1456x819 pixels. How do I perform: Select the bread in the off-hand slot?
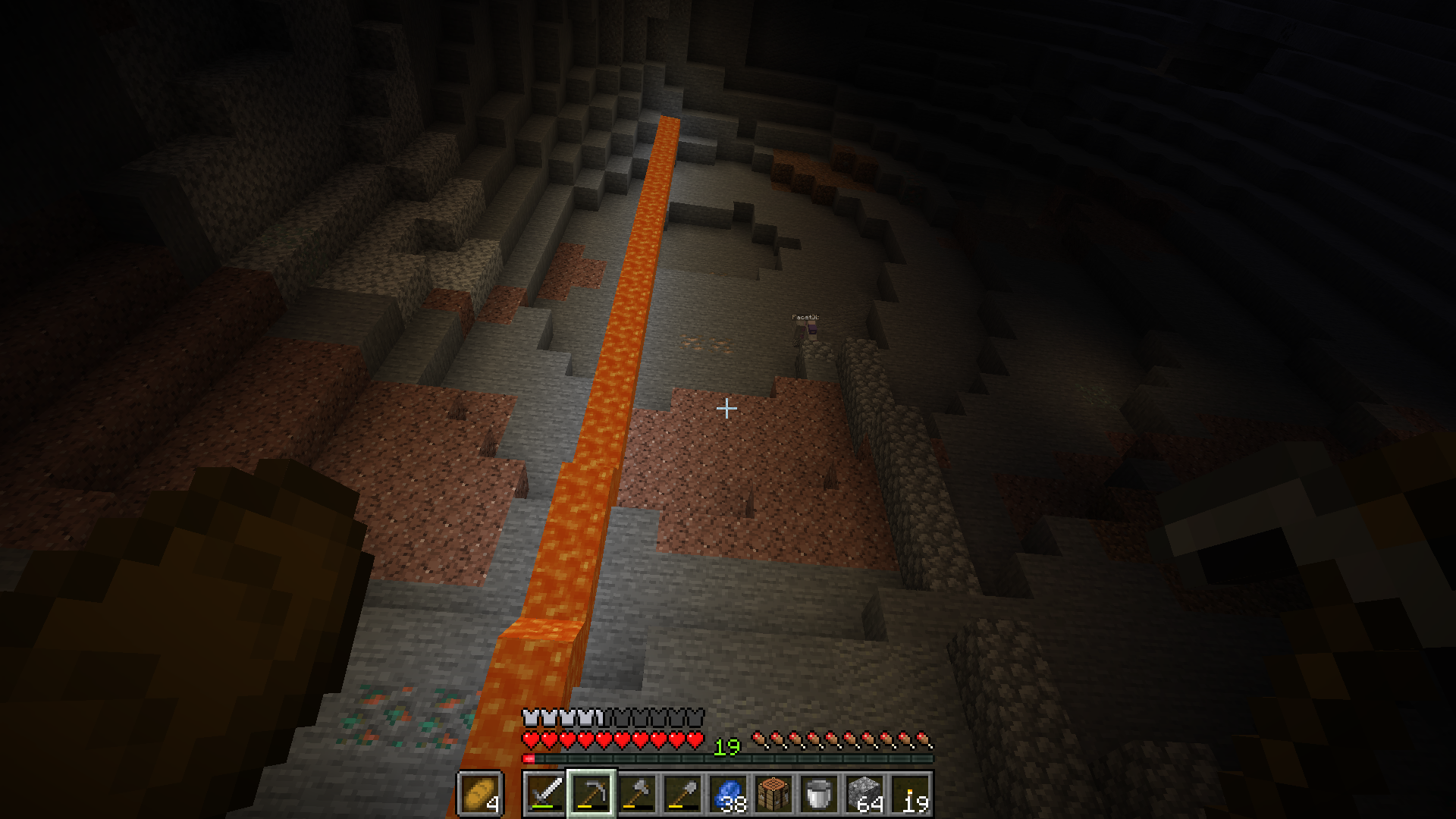[x=479, y=794]
